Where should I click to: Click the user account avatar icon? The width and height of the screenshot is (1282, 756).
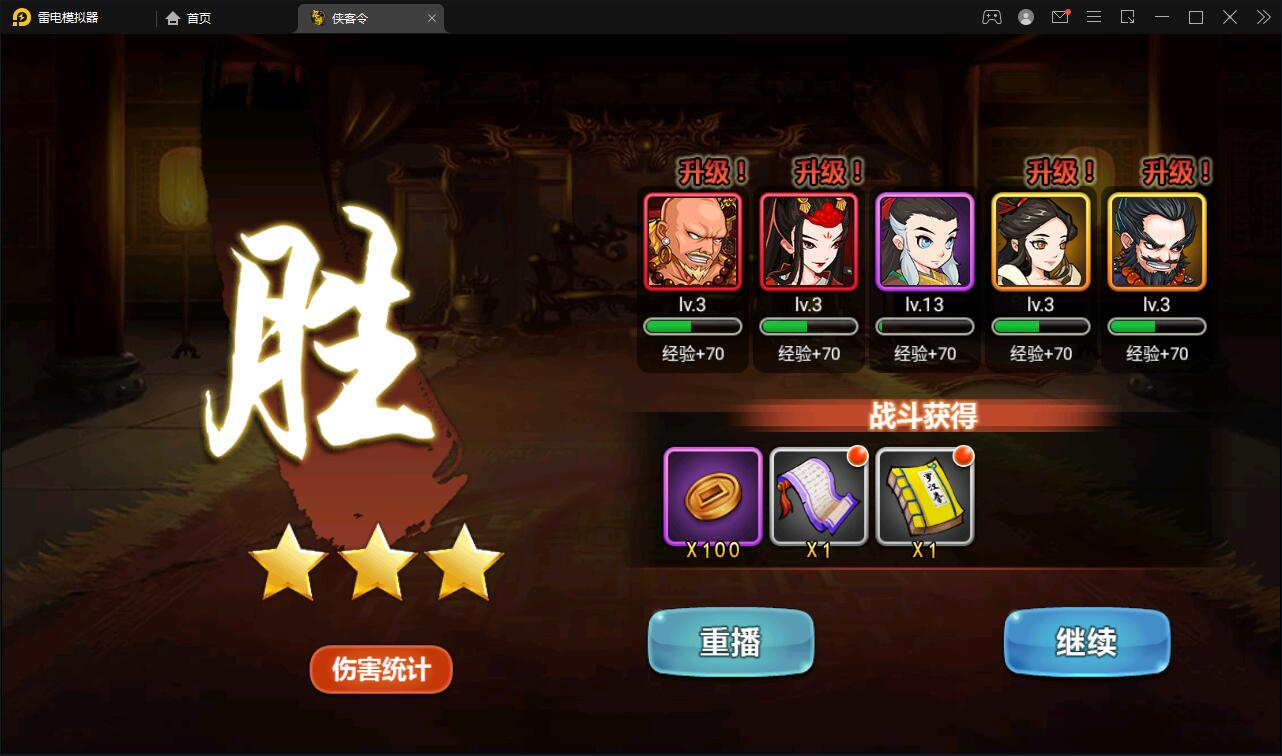(1024, 17)
